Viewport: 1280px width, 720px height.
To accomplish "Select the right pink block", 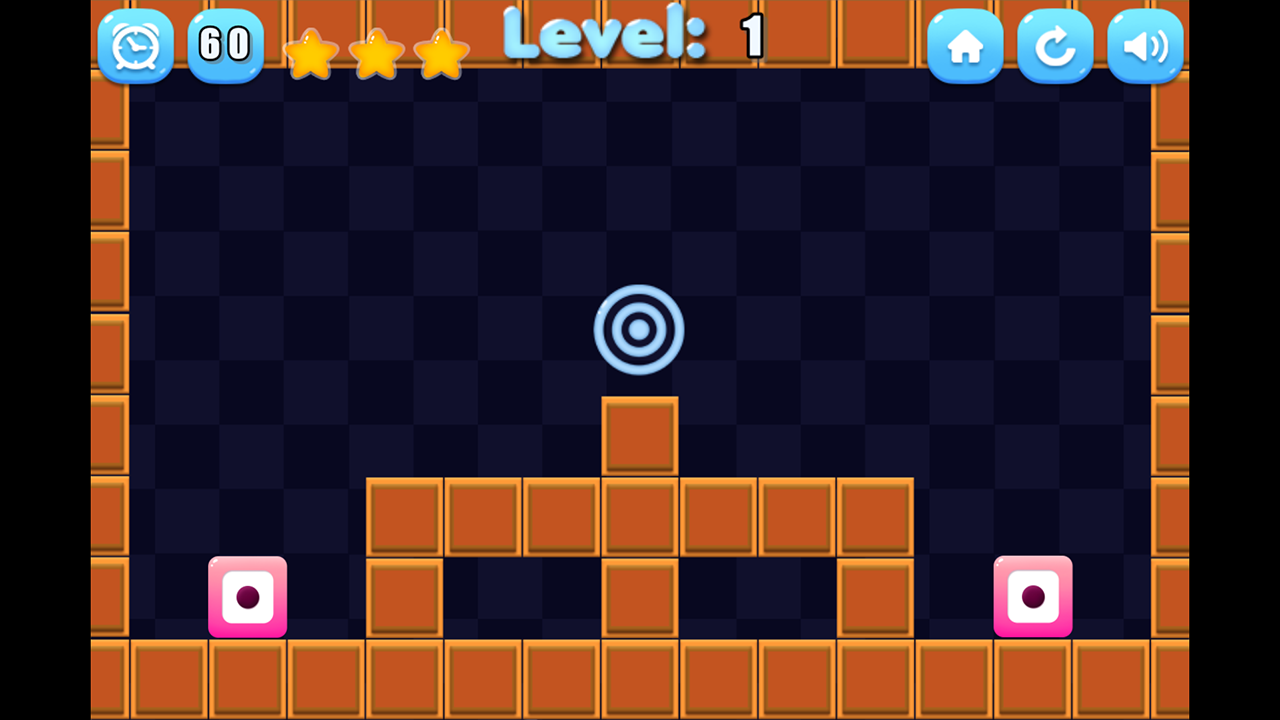I will [x=1034, y=597].
